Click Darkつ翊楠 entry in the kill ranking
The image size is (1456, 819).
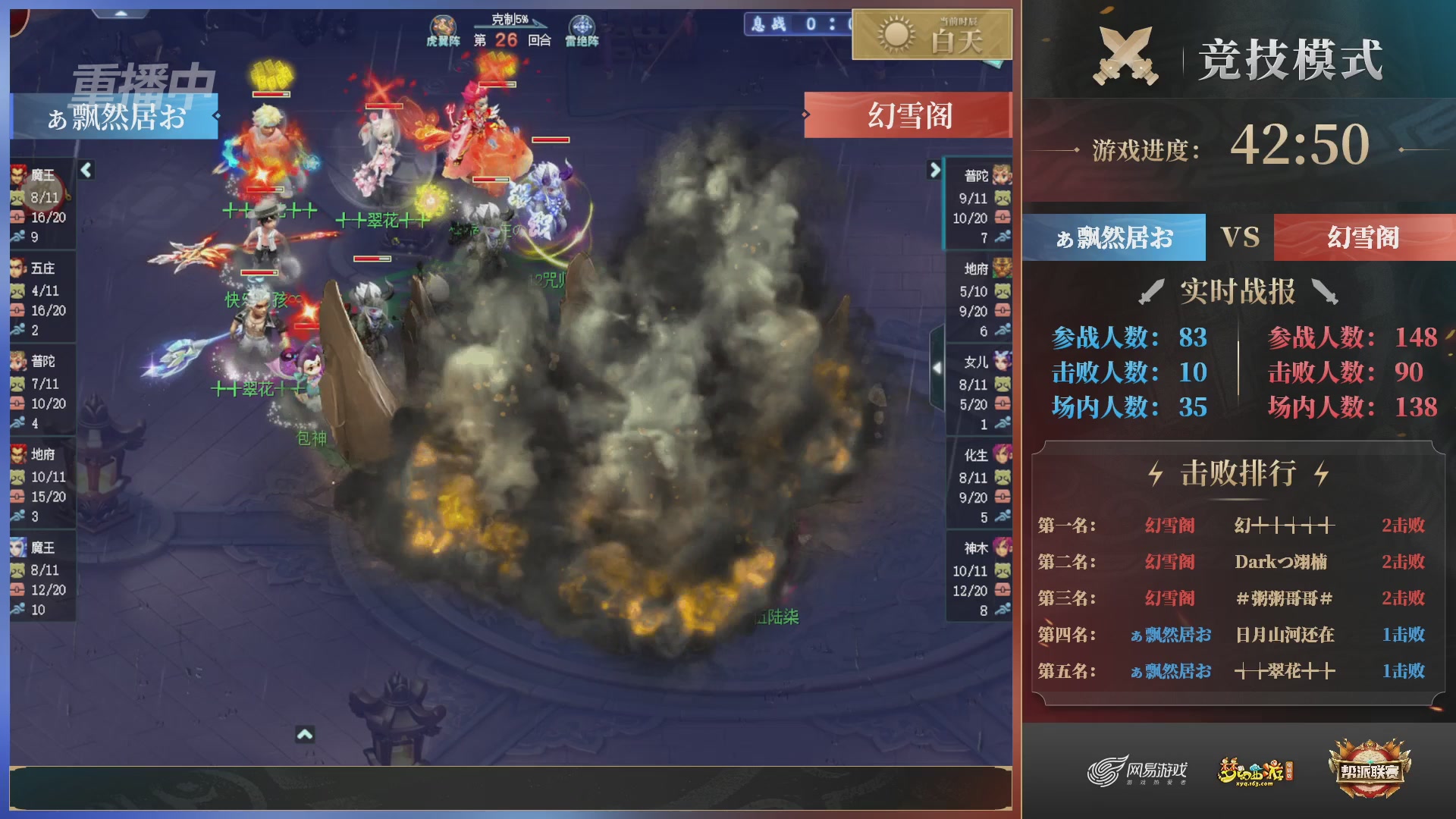[1282, 561]
